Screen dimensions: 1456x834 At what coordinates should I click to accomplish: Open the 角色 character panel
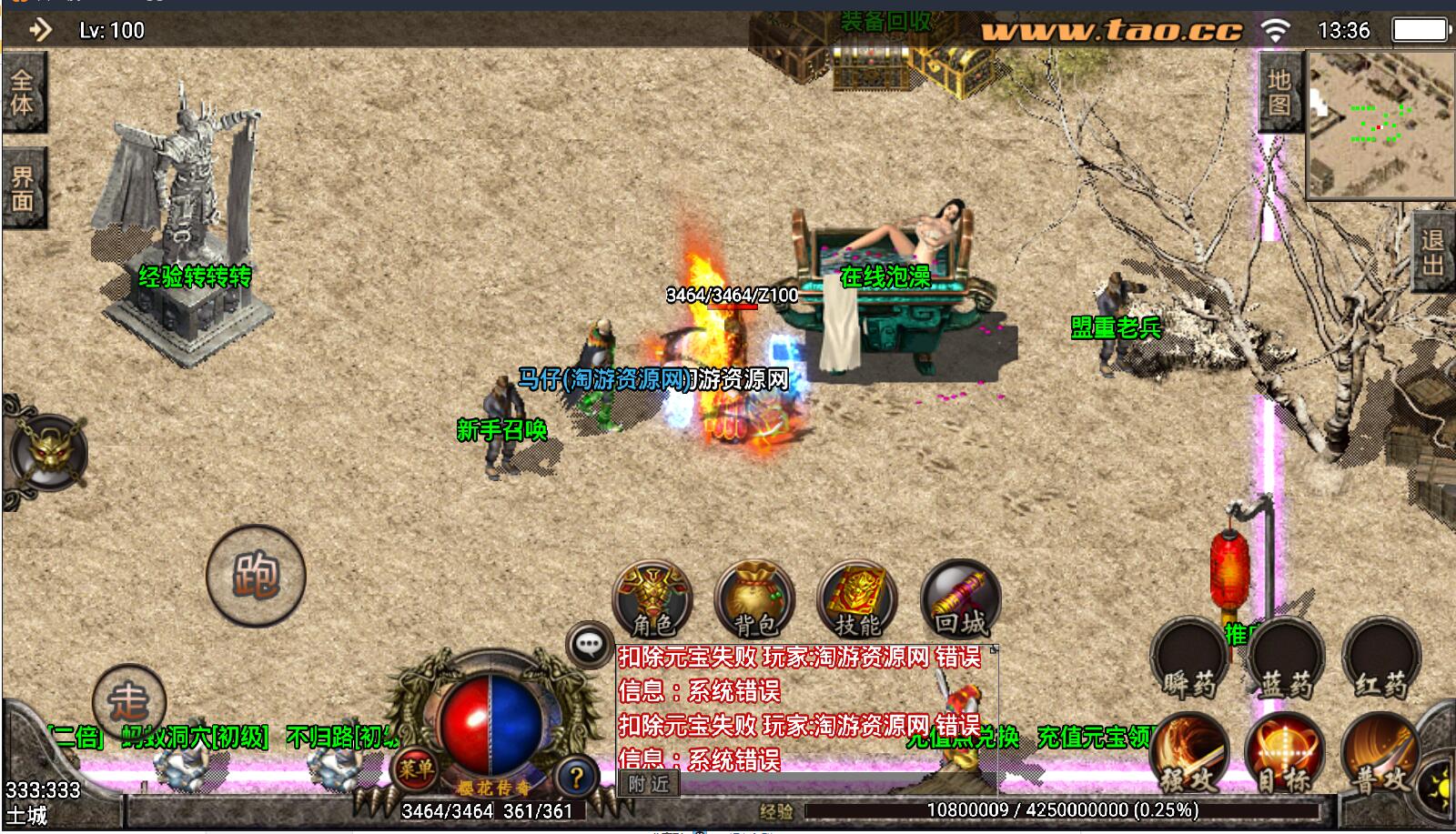click(652, 600)
